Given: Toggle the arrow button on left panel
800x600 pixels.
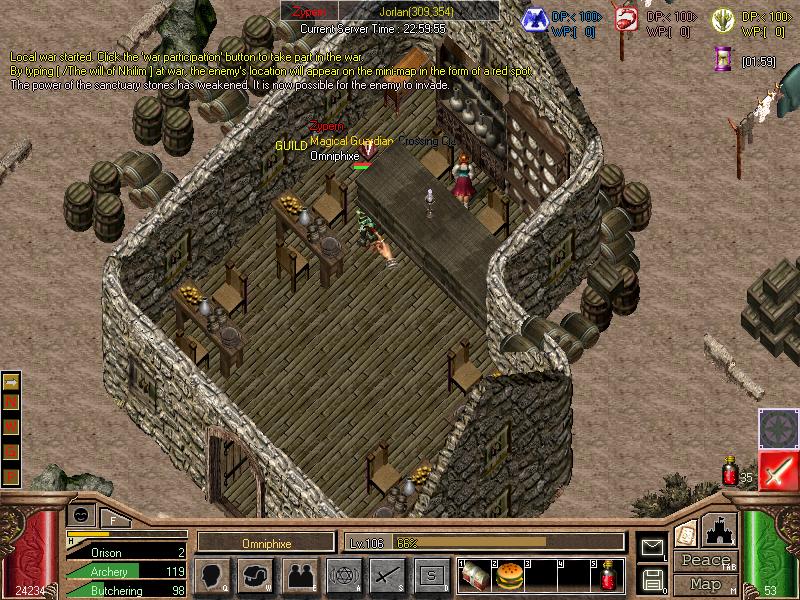Looking at the screenshot, I should click(x=12, y=381).
